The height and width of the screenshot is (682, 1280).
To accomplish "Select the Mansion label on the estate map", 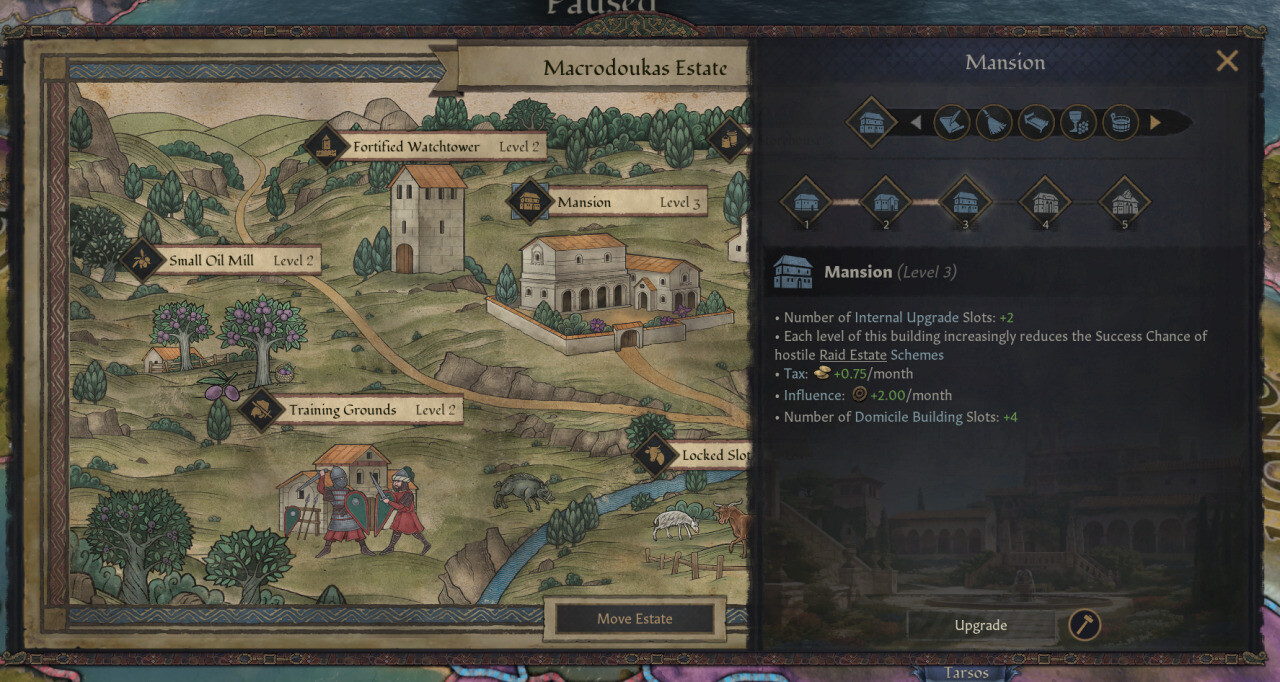I will tap(584, 202).
